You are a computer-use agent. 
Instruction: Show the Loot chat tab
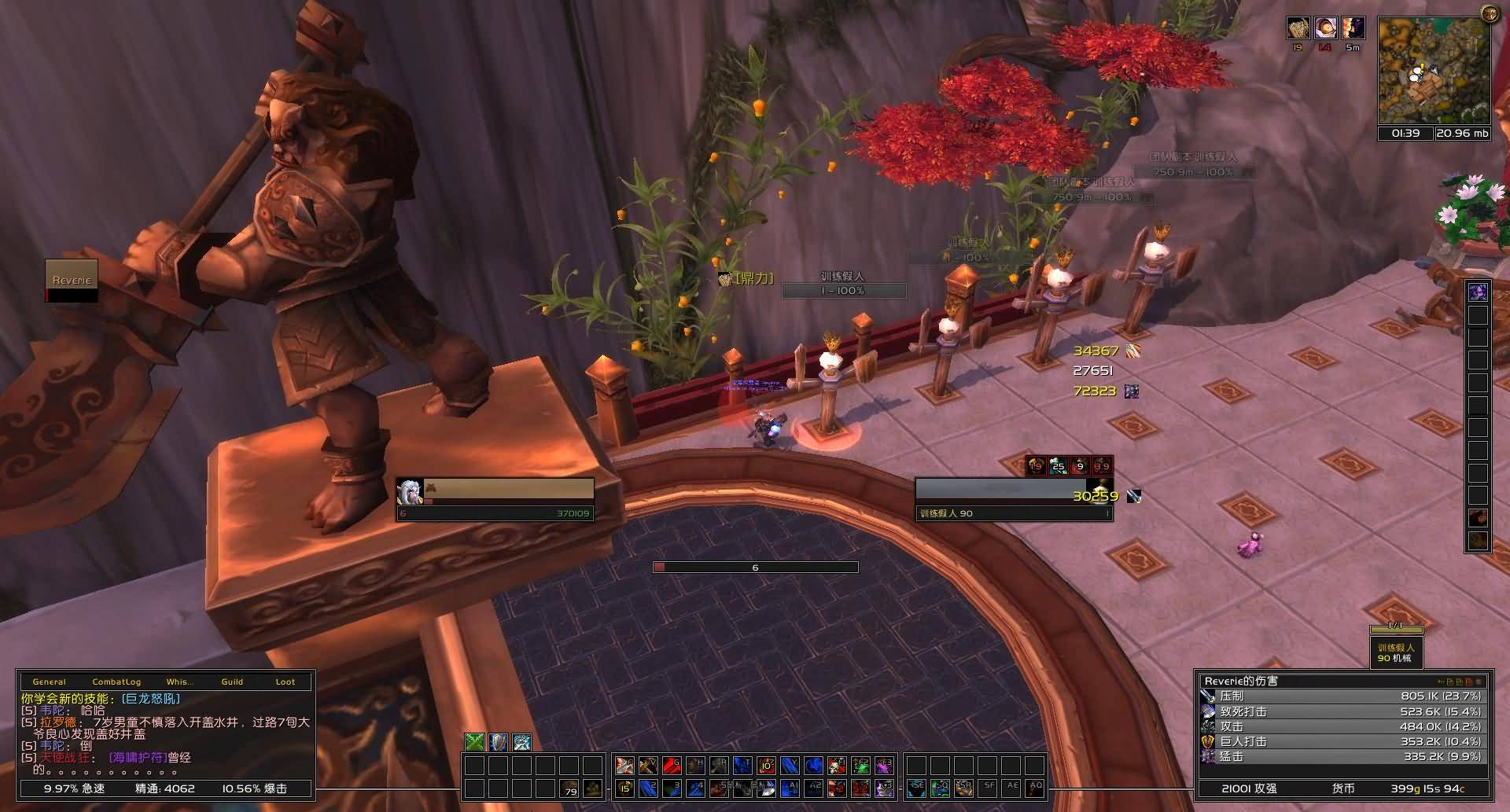(285, 682)
